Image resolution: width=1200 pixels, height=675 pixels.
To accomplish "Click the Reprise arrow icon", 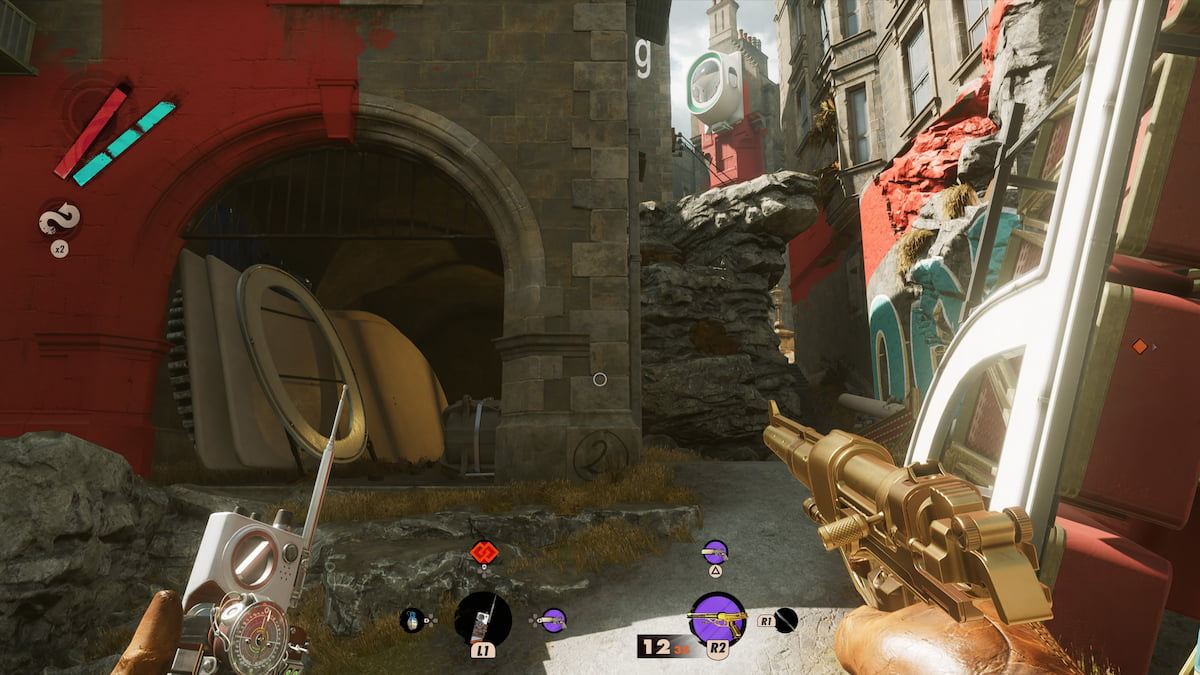I will click(x=59, y=220).
